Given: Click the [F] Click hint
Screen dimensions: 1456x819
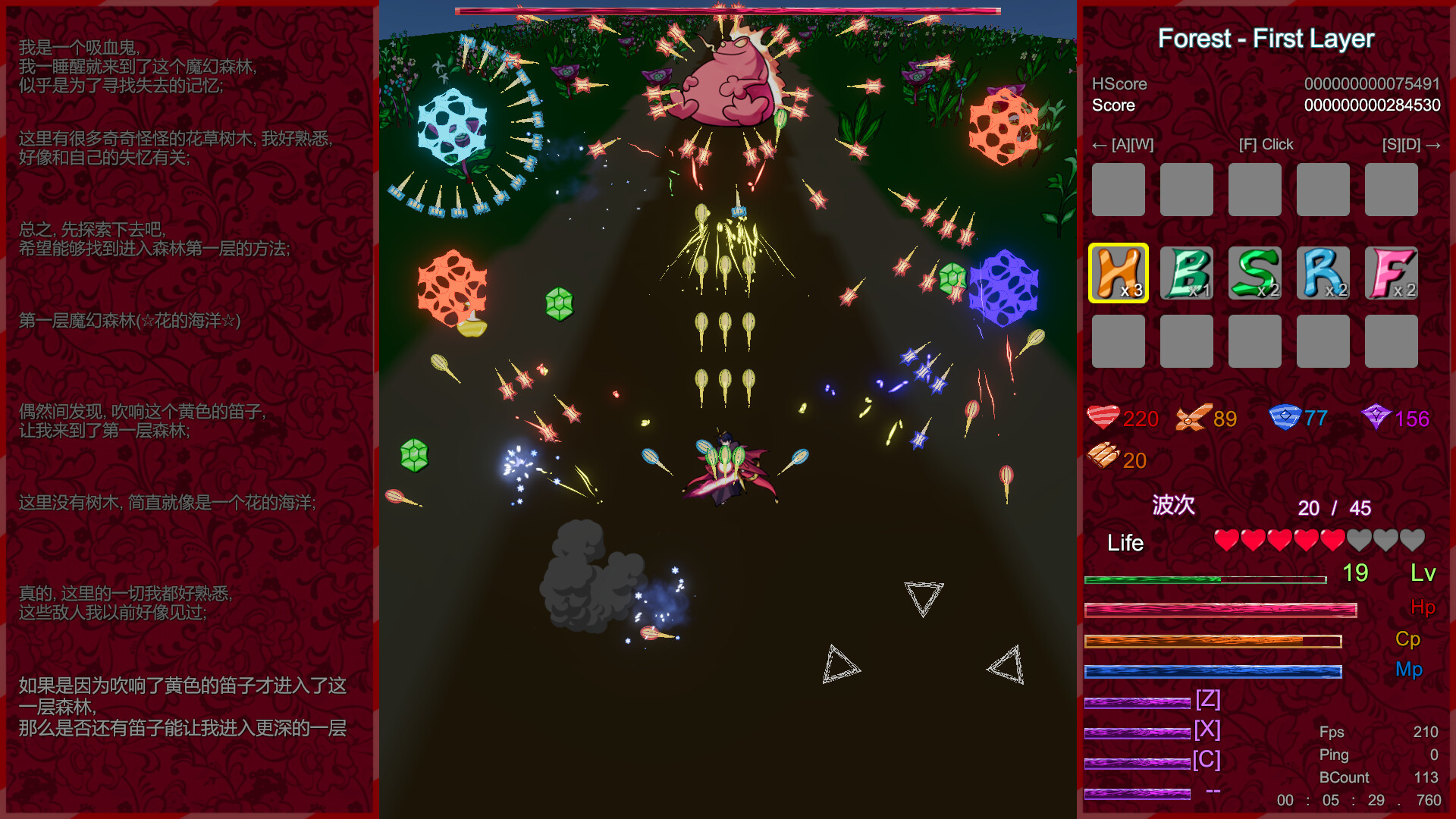Looking at the screenshot, I should [x=1266, y=144].
